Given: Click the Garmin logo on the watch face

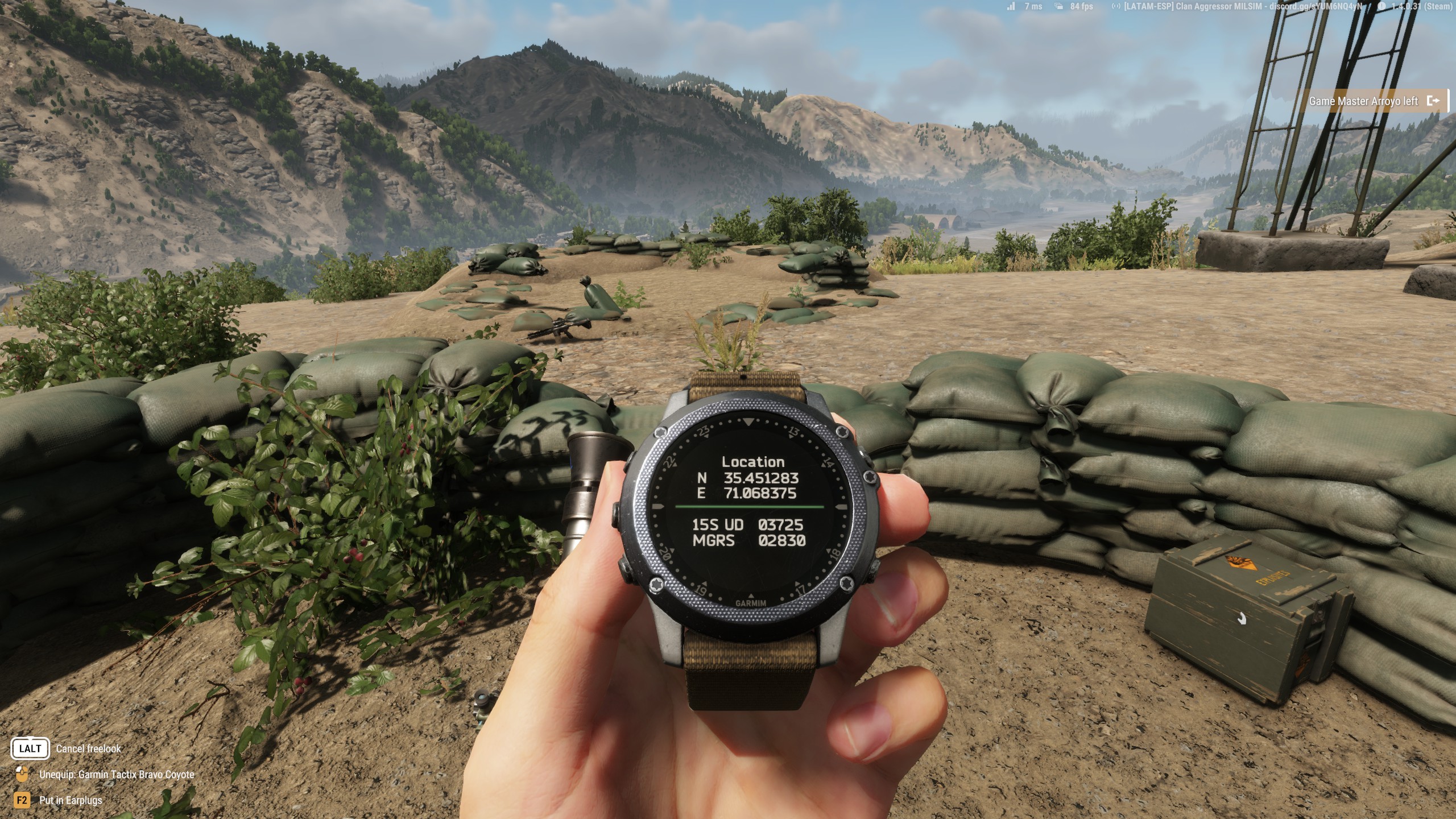Looking at the screenshot, I should coord(751,602).
